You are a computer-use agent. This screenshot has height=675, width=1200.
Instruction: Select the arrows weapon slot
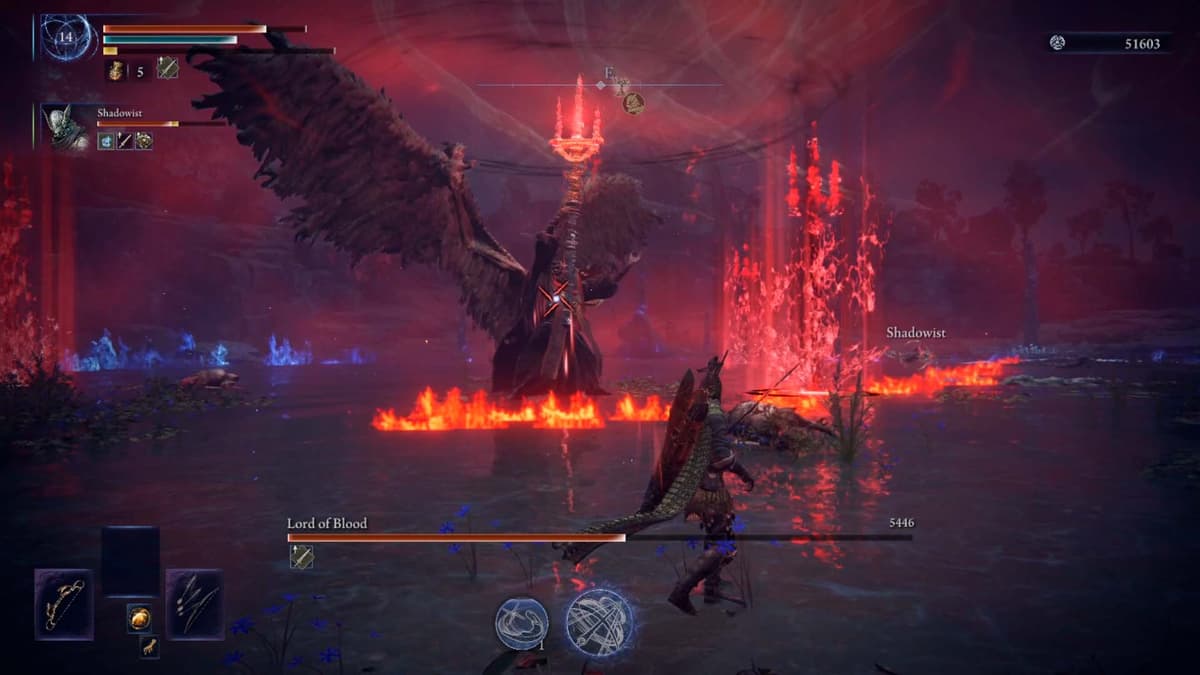[194, 604]
